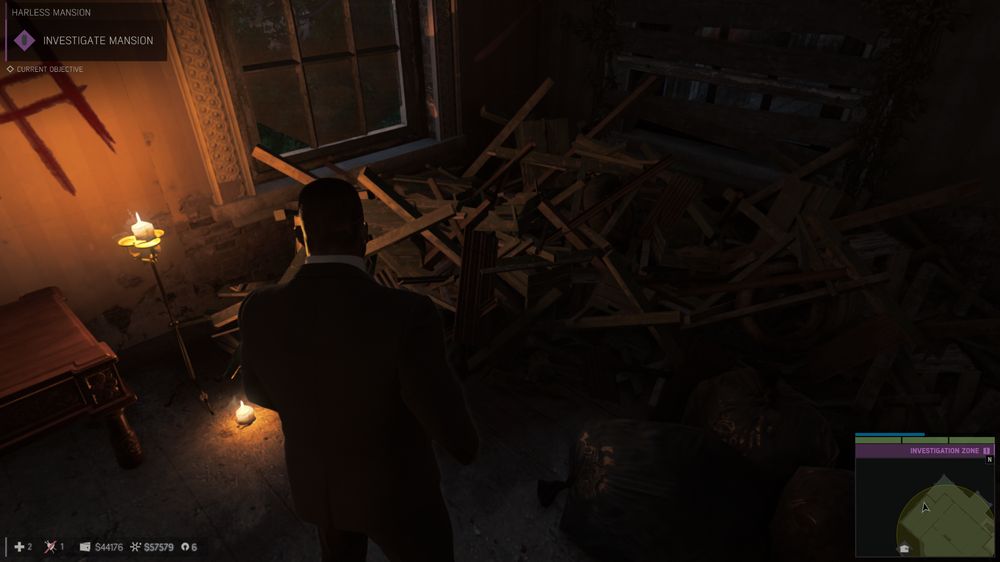The image size is (1000, 562).
Task: Click the Investigation Zone banner
Action: (925, 451)
